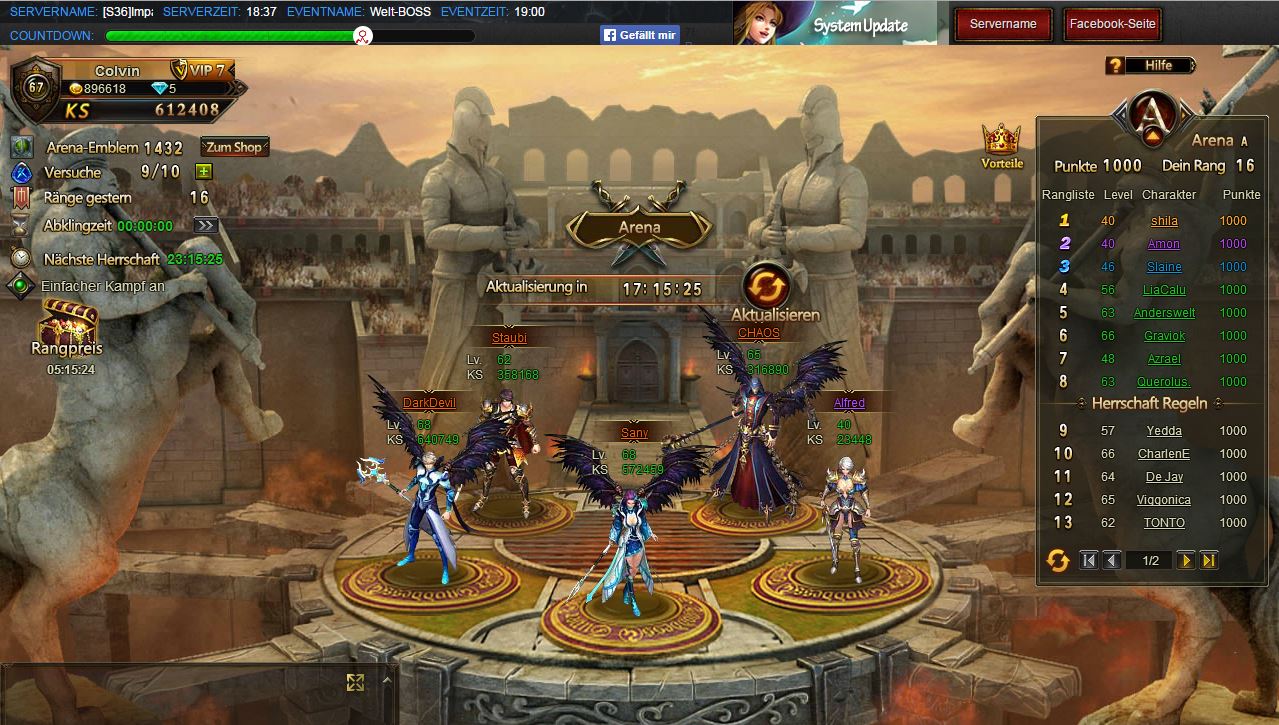Skip the Abklingzeit cooldown with arrow button
Image resolution: width=1279 pixels, height=725 pixels.
tap(206, 225)
